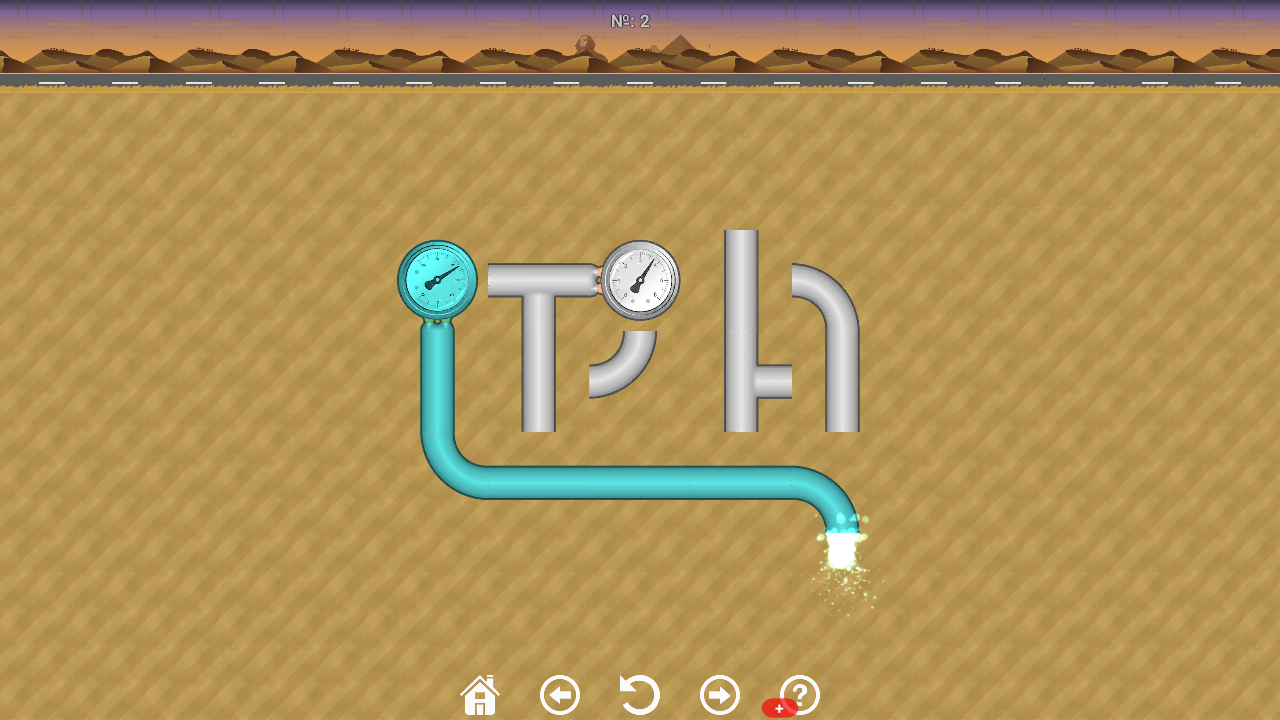Click the red plus badge on the help icon
Image resolution: width=1280 pixels, height=720 pixels.
coord(779,706)
